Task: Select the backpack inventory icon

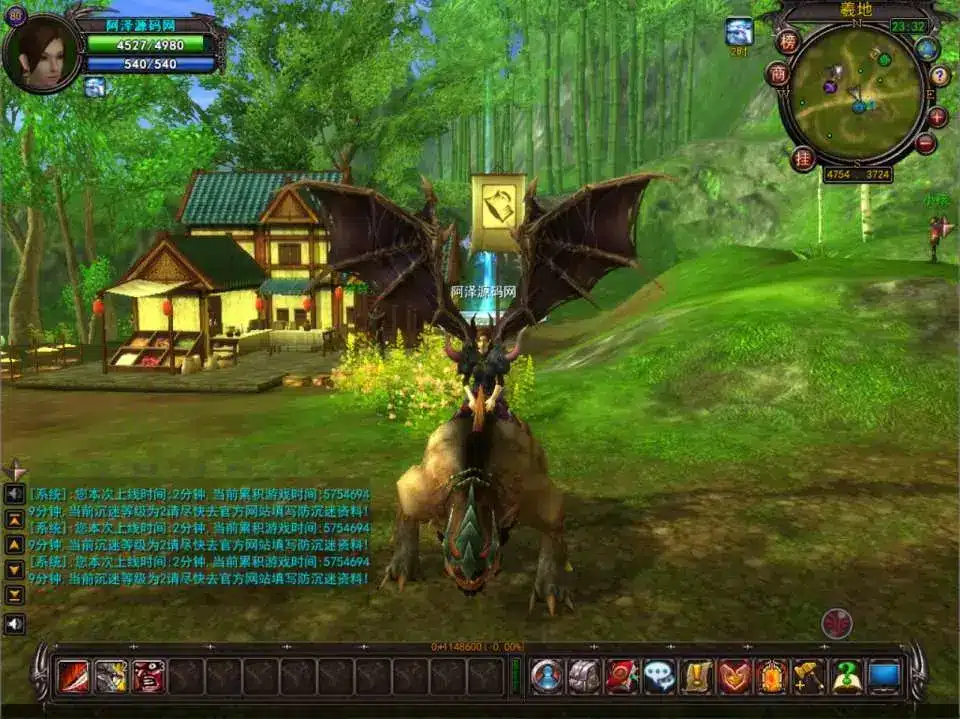Action: pos(584,676)
